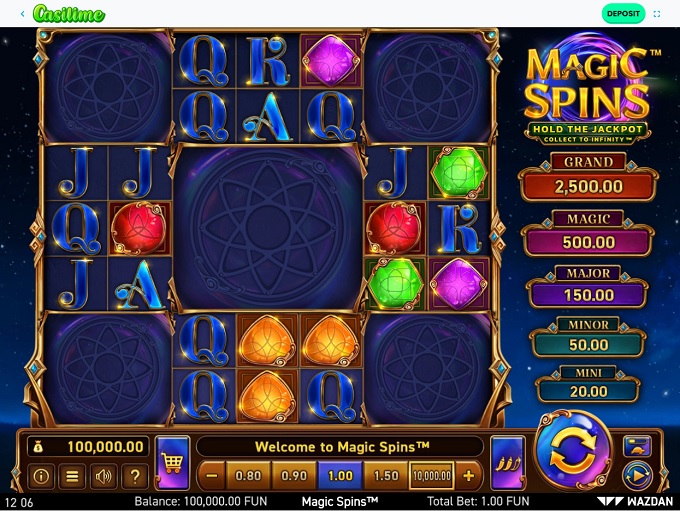Screen dimensions: 680x511
Task: Pick the 10,000.00 maximum bet
Action: 431,475
